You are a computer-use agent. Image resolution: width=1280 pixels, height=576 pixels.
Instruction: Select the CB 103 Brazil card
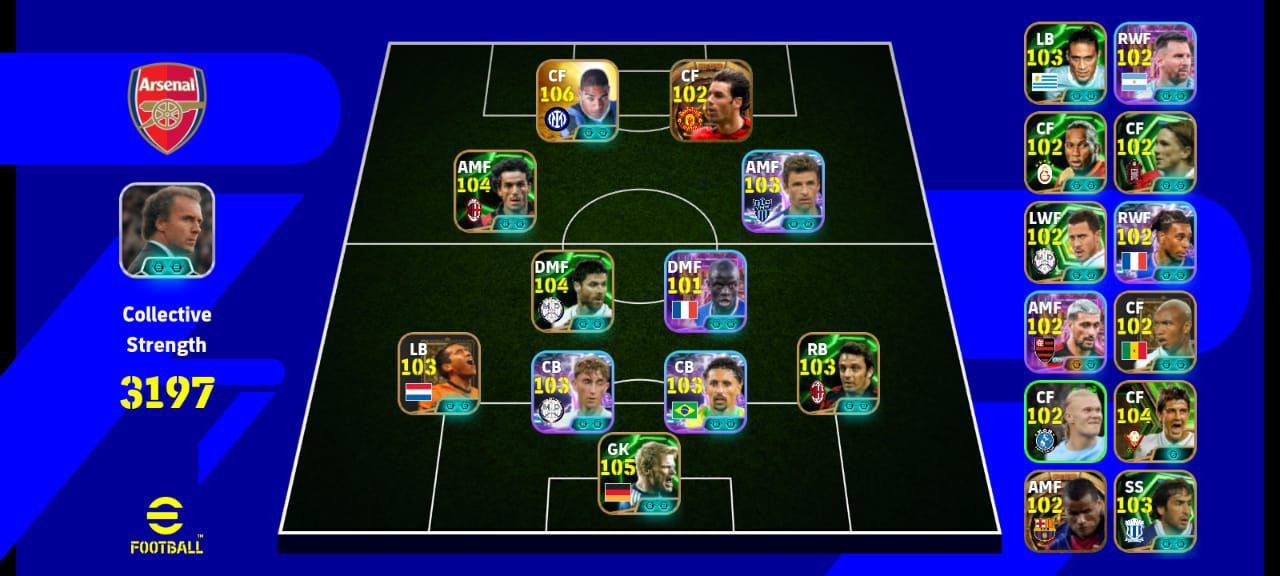click(706, 391)
